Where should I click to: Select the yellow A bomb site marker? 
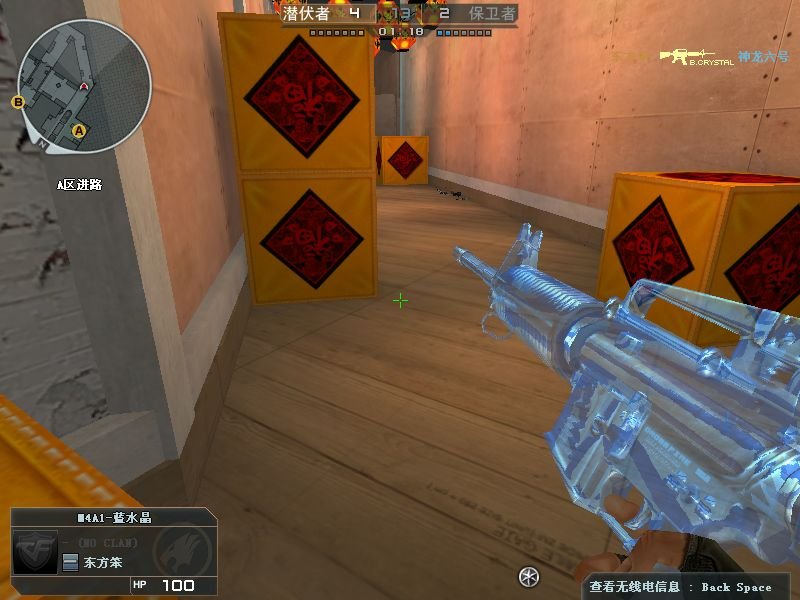(80, 129)
